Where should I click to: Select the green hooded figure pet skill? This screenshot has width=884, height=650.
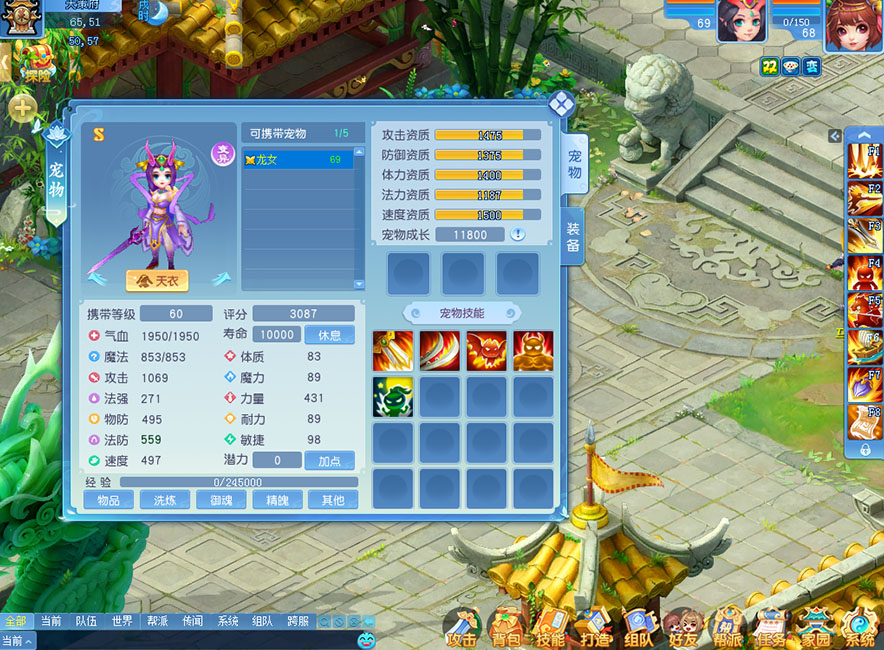393,397
